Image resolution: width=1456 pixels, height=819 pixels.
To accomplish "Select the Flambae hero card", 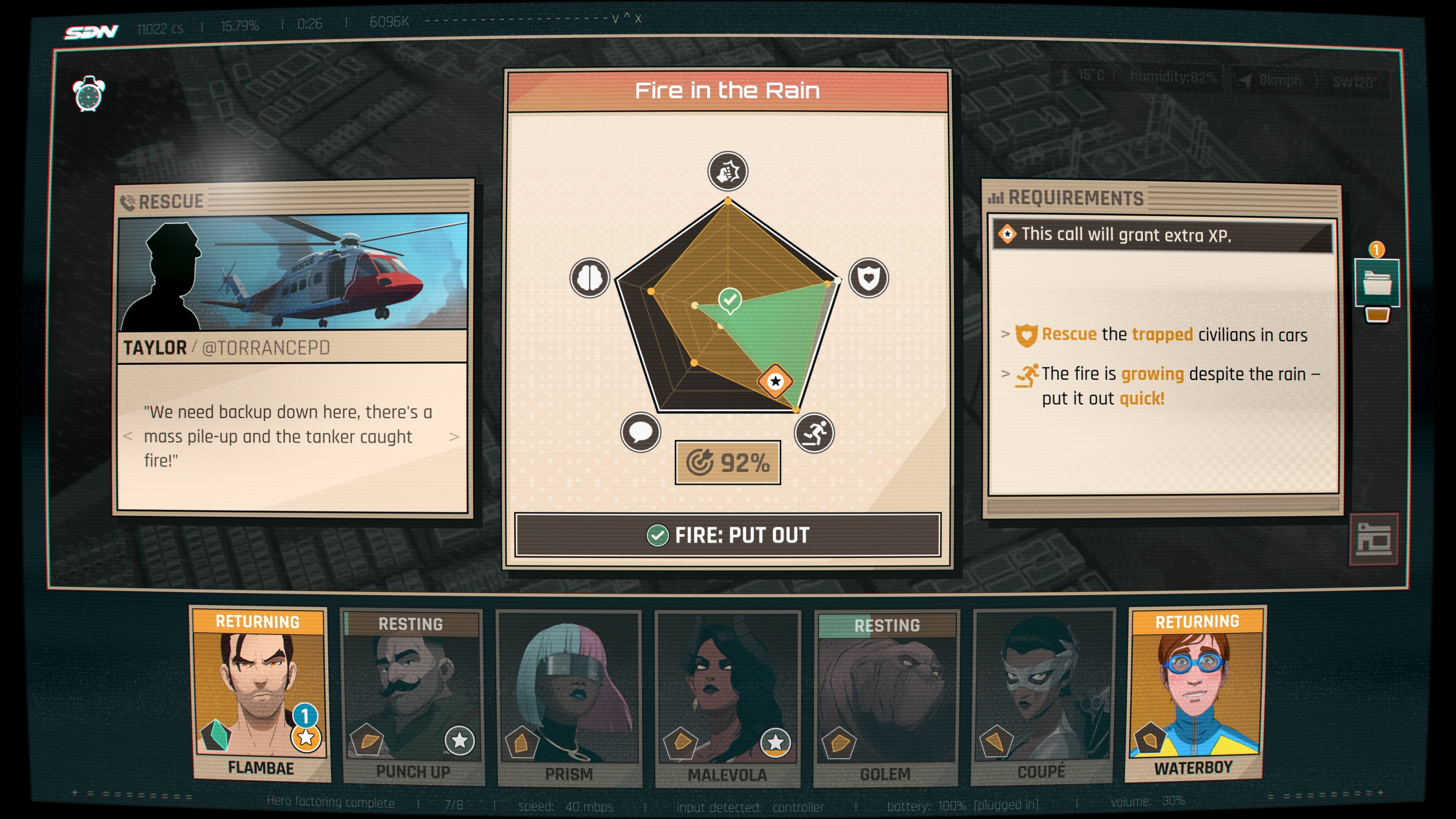I will click(260, 695).
